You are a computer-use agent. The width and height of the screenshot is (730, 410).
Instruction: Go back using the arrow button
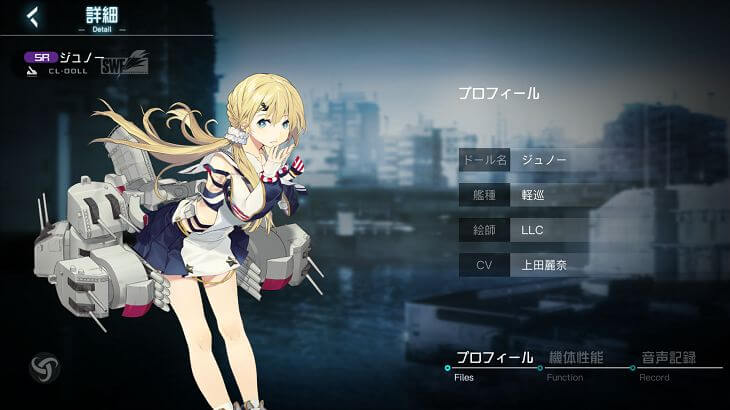pyautogui.click(x=33, y=16)
